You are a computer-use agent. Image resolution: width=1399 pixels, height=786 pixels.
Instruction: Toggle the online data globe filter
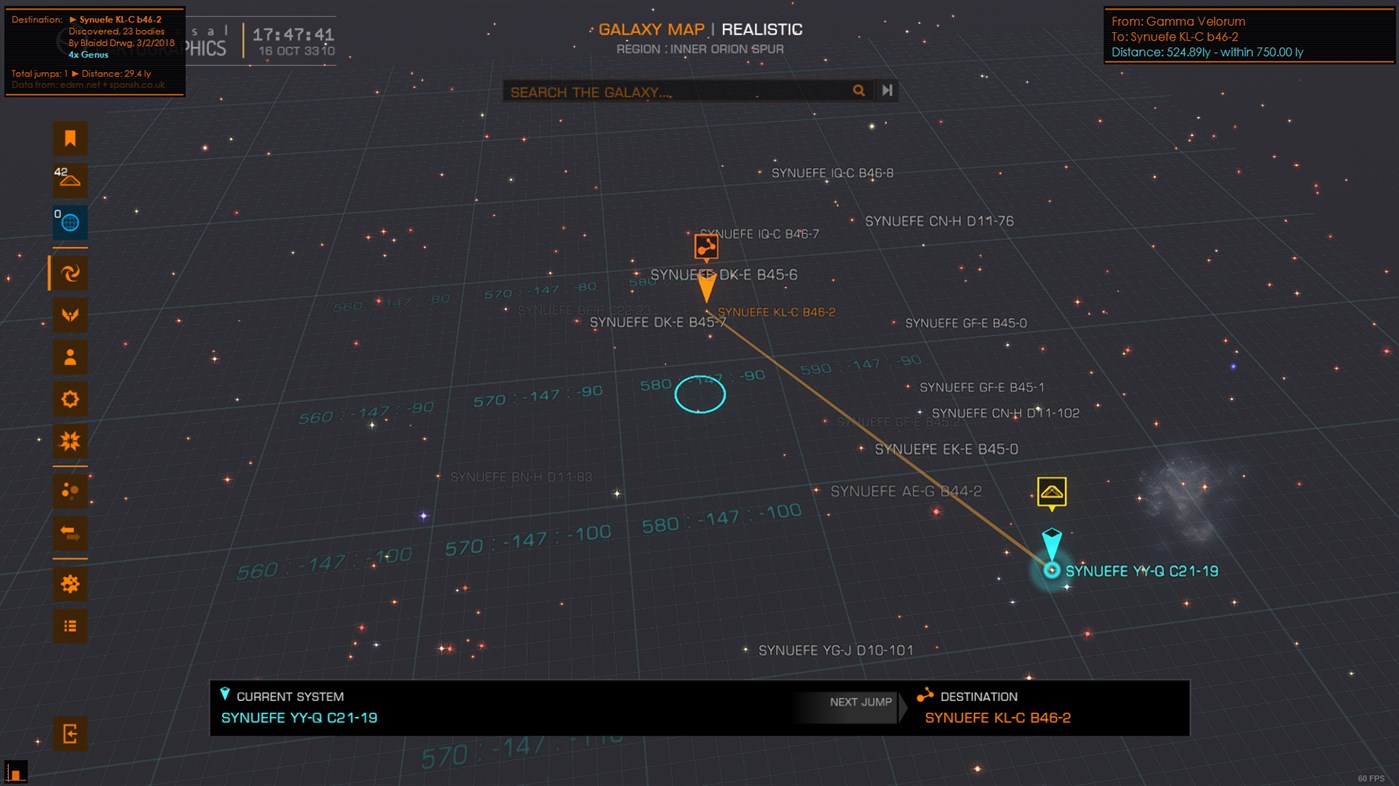(x=70, y=222)
